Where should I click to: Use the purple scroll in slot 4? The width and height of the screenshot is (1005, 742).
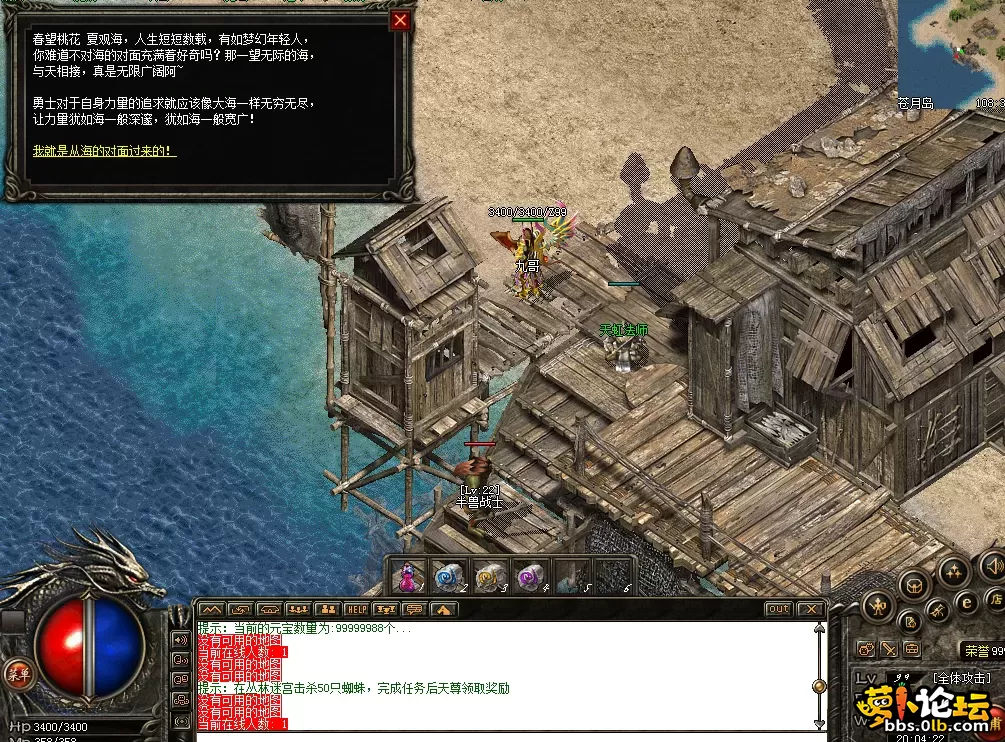529,577
